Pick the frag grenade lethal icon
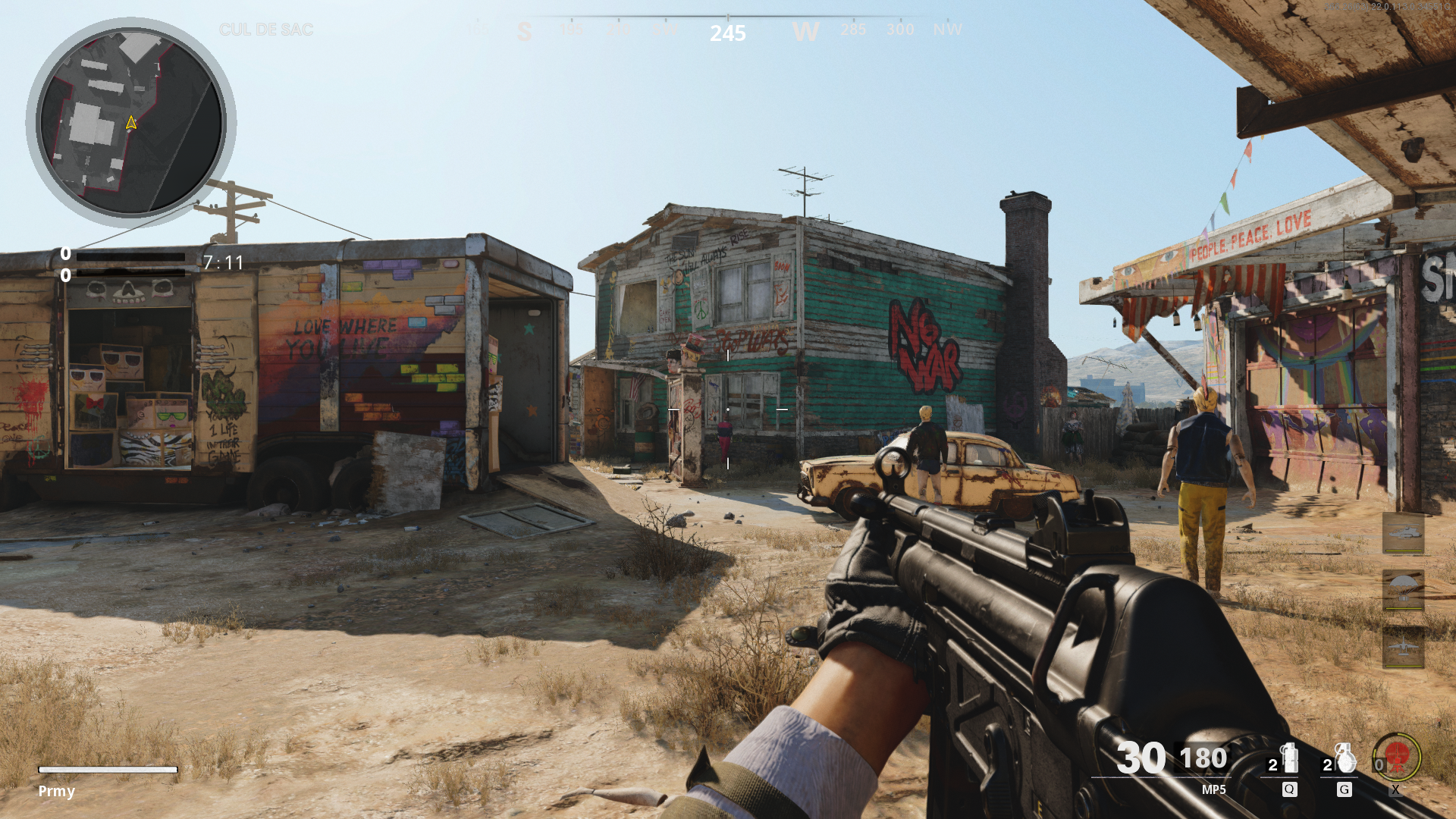 pyautogui.click(x=1345, y=758)
